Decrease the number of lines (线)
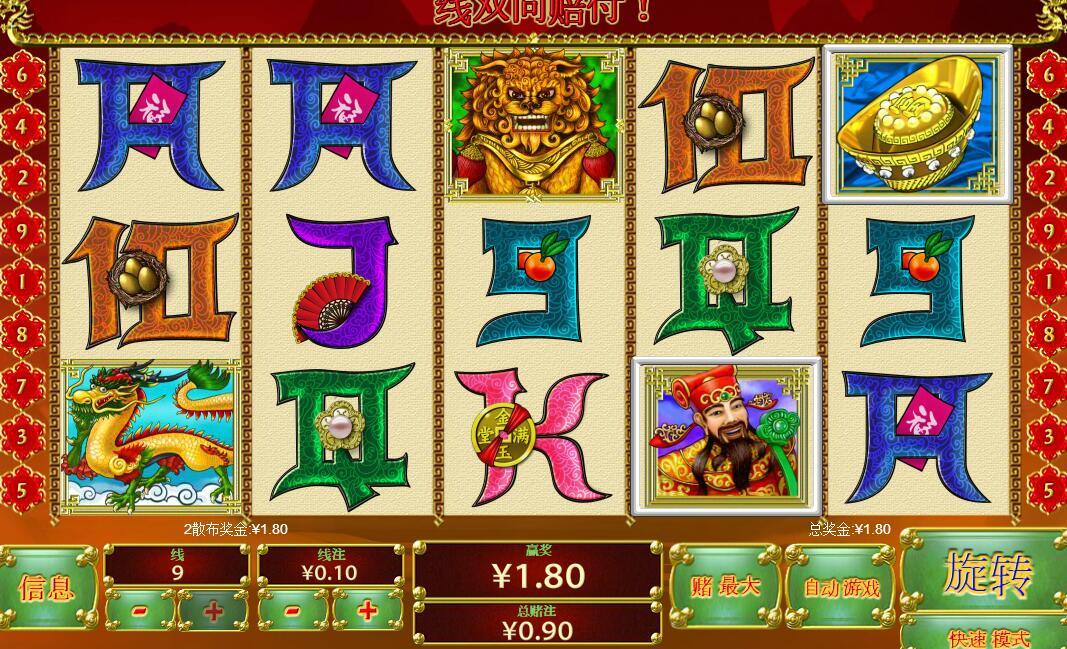Screen dimensions: 1067x649 click(x=141, y=610)
